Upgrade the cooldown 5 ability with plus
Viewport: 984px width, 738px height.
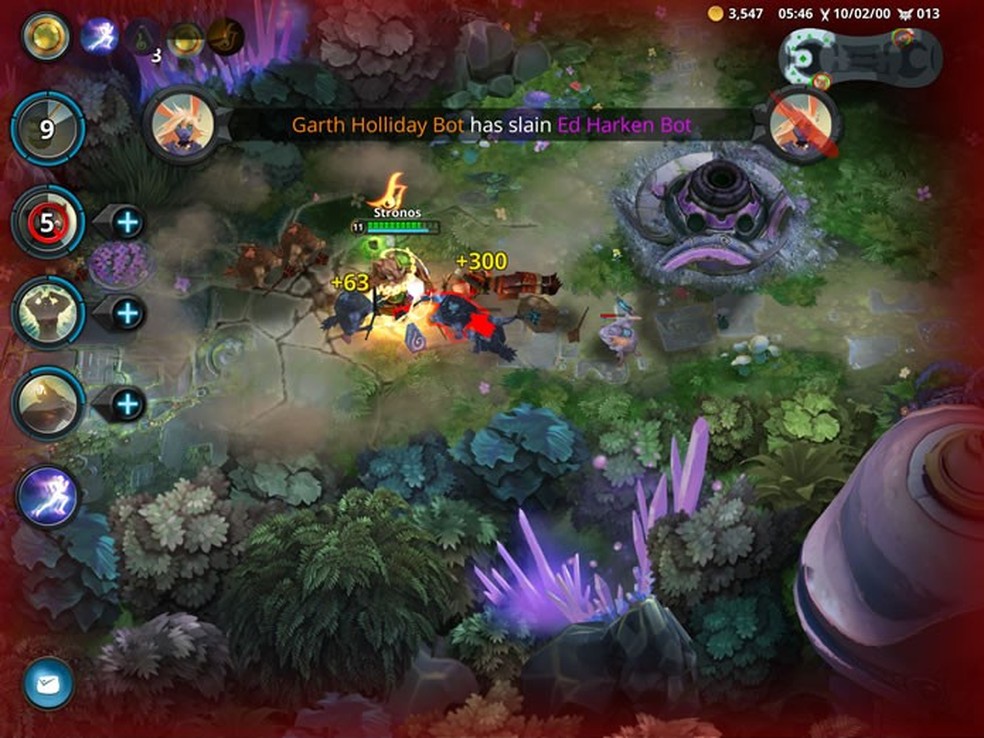point(126,221)
